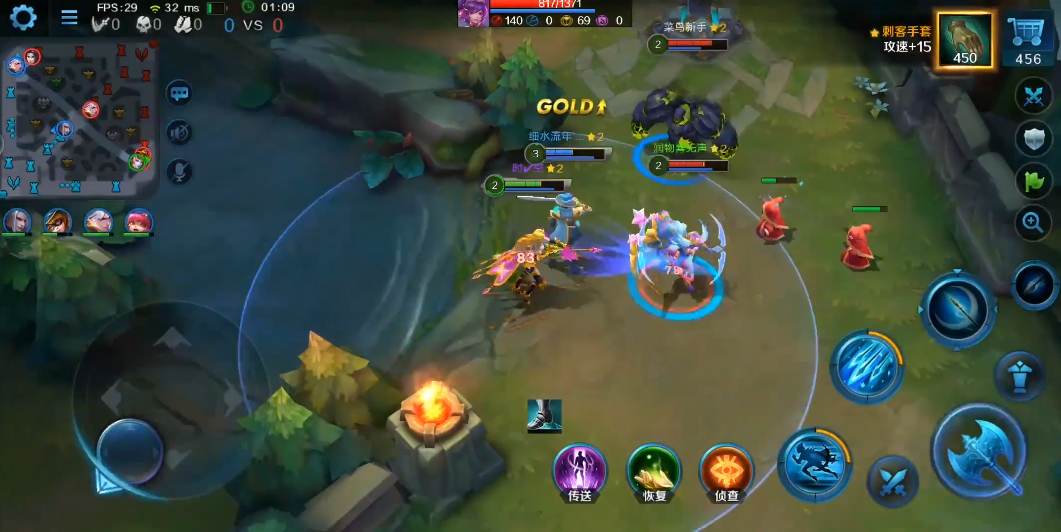Open the quick chat bubble

[x=179, y=93]
